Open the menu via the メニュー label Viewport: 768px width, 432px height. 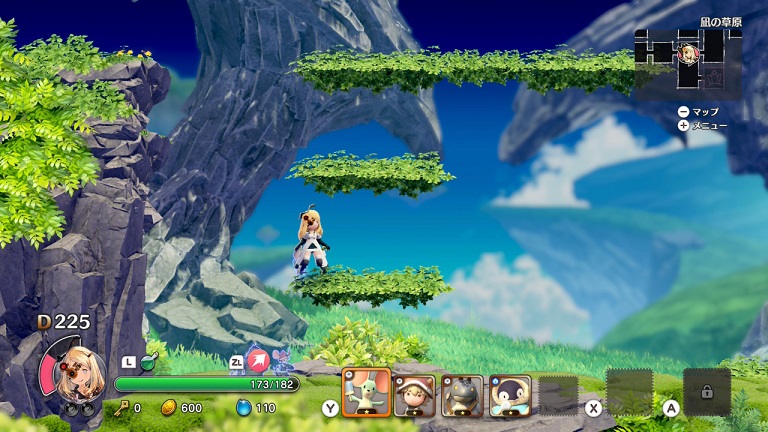(x=708, y=125)
